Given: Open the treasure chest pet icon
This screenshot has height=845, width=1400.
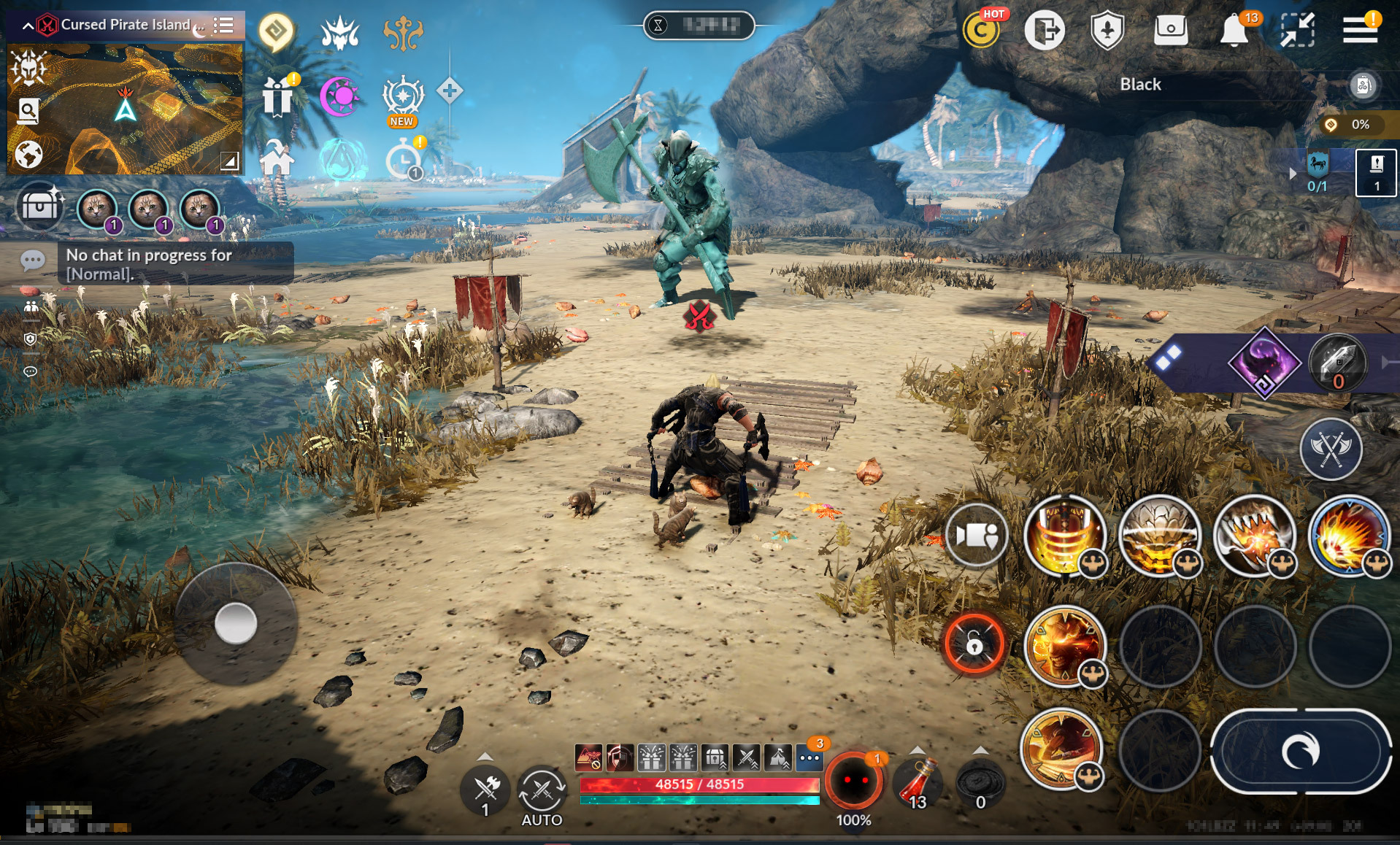Looking at the screenshot, I should 39,207.
